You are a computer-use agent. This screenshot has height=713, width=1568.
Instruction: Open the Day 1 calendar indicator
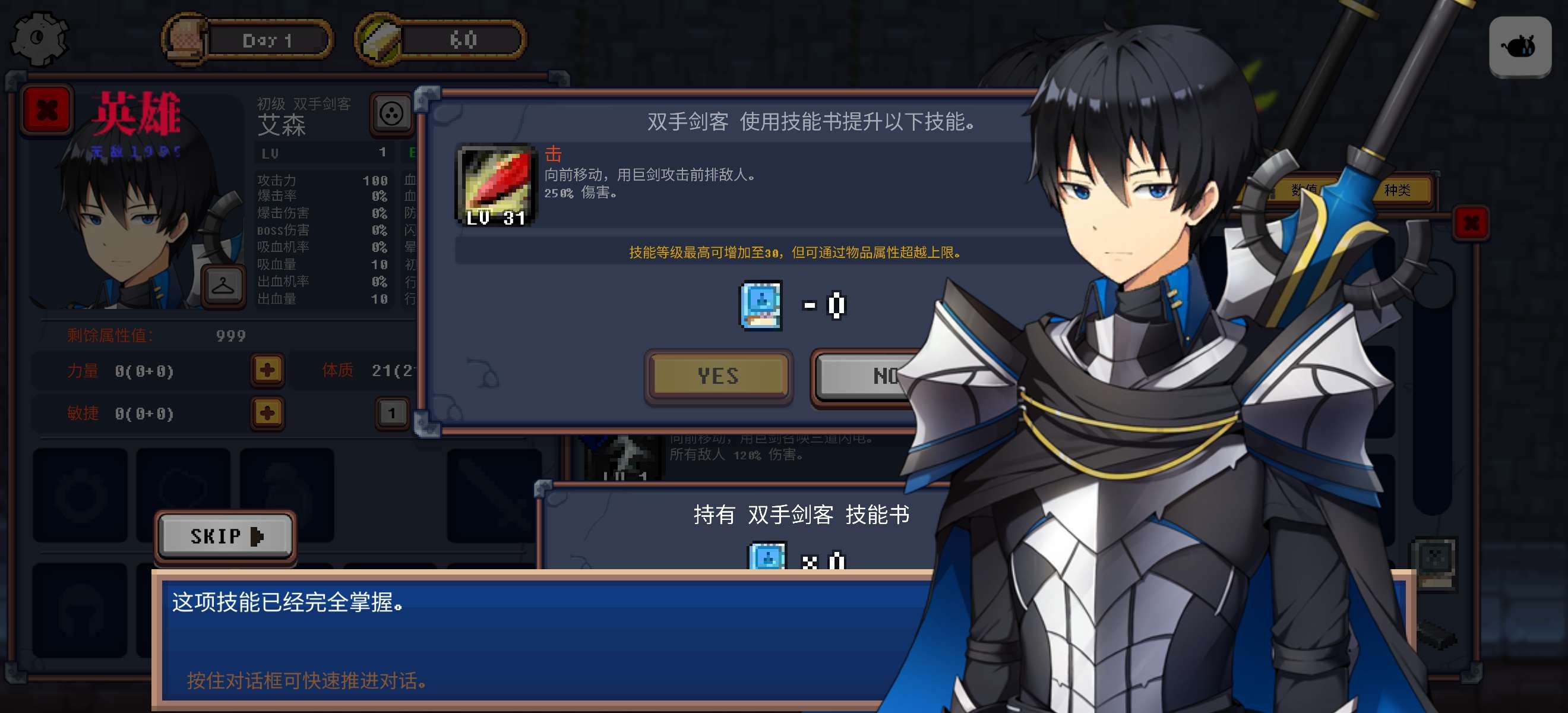pos(248,40)
